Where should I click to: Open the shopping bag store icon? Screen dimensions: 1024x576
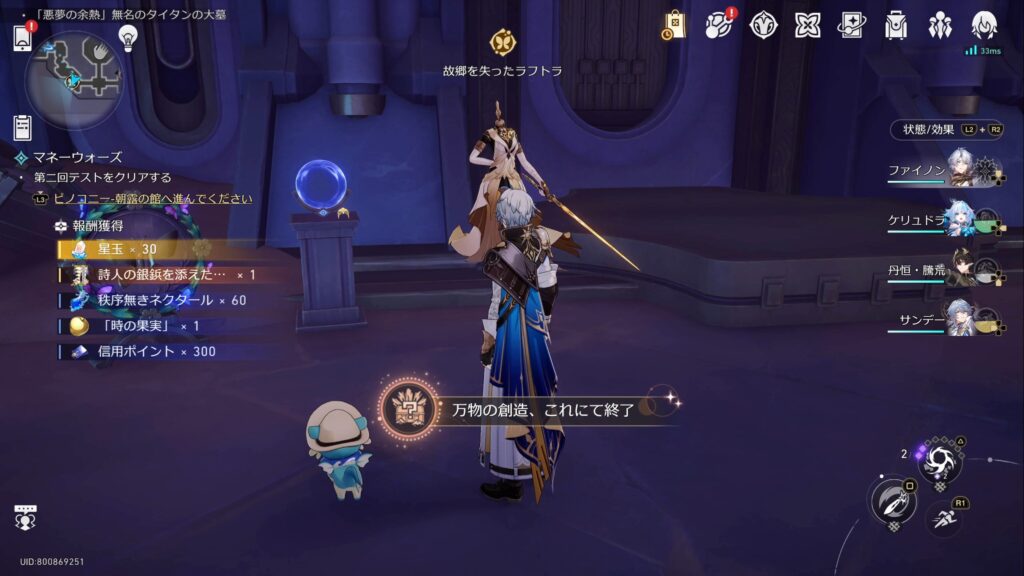(674, 25)
